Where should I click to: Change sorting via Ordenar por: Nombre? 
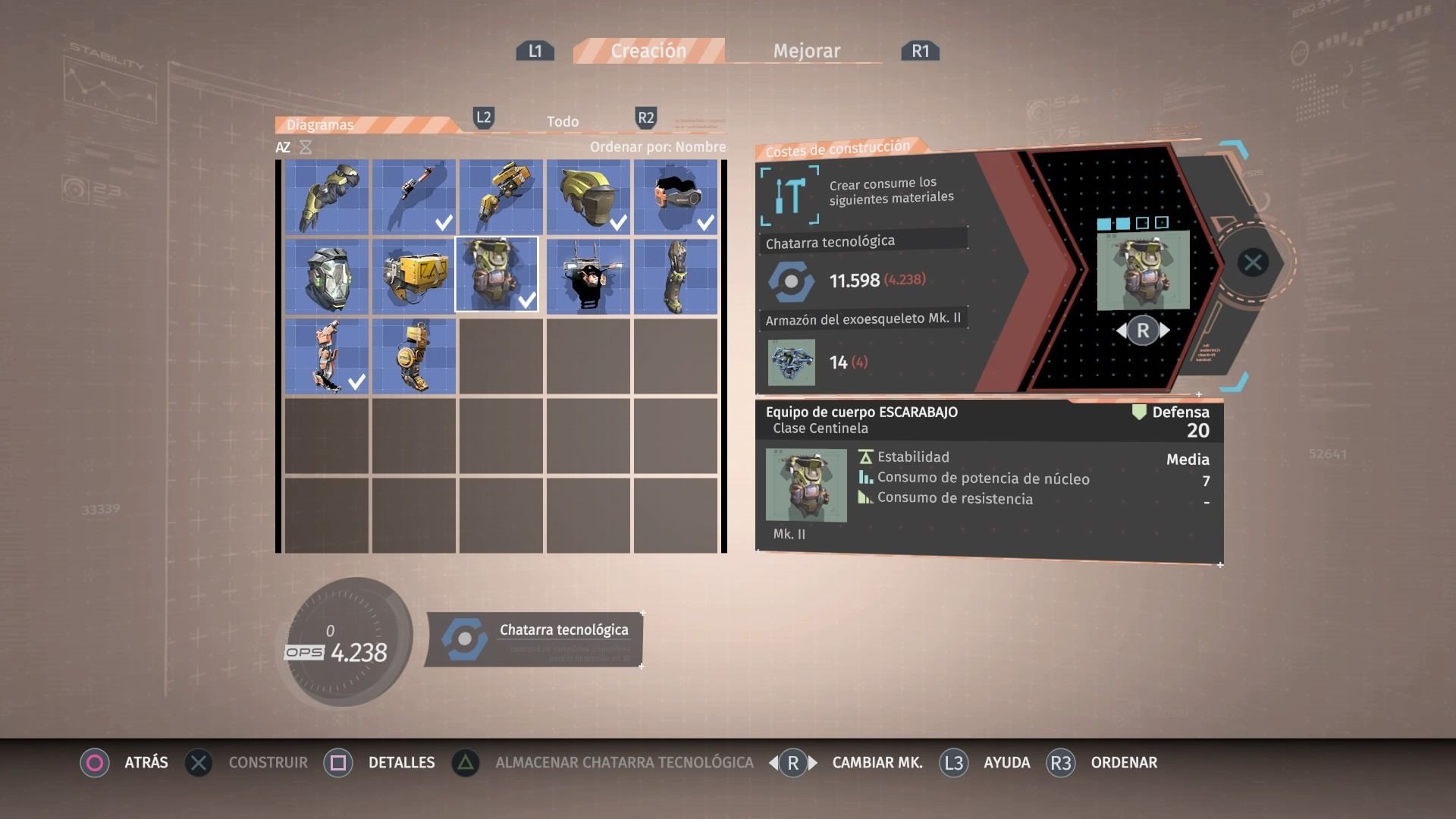coord(657,146)
